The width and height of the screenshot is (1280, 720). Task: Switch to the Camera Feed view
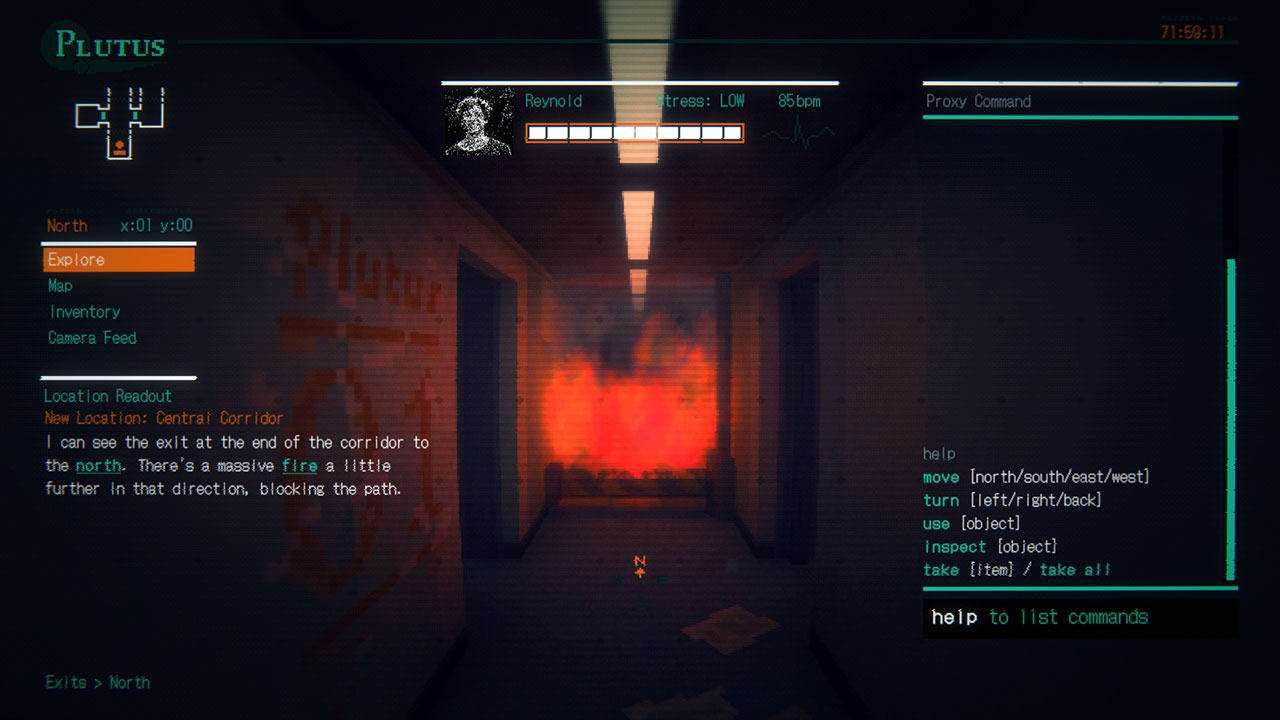(x=92, y=338)
